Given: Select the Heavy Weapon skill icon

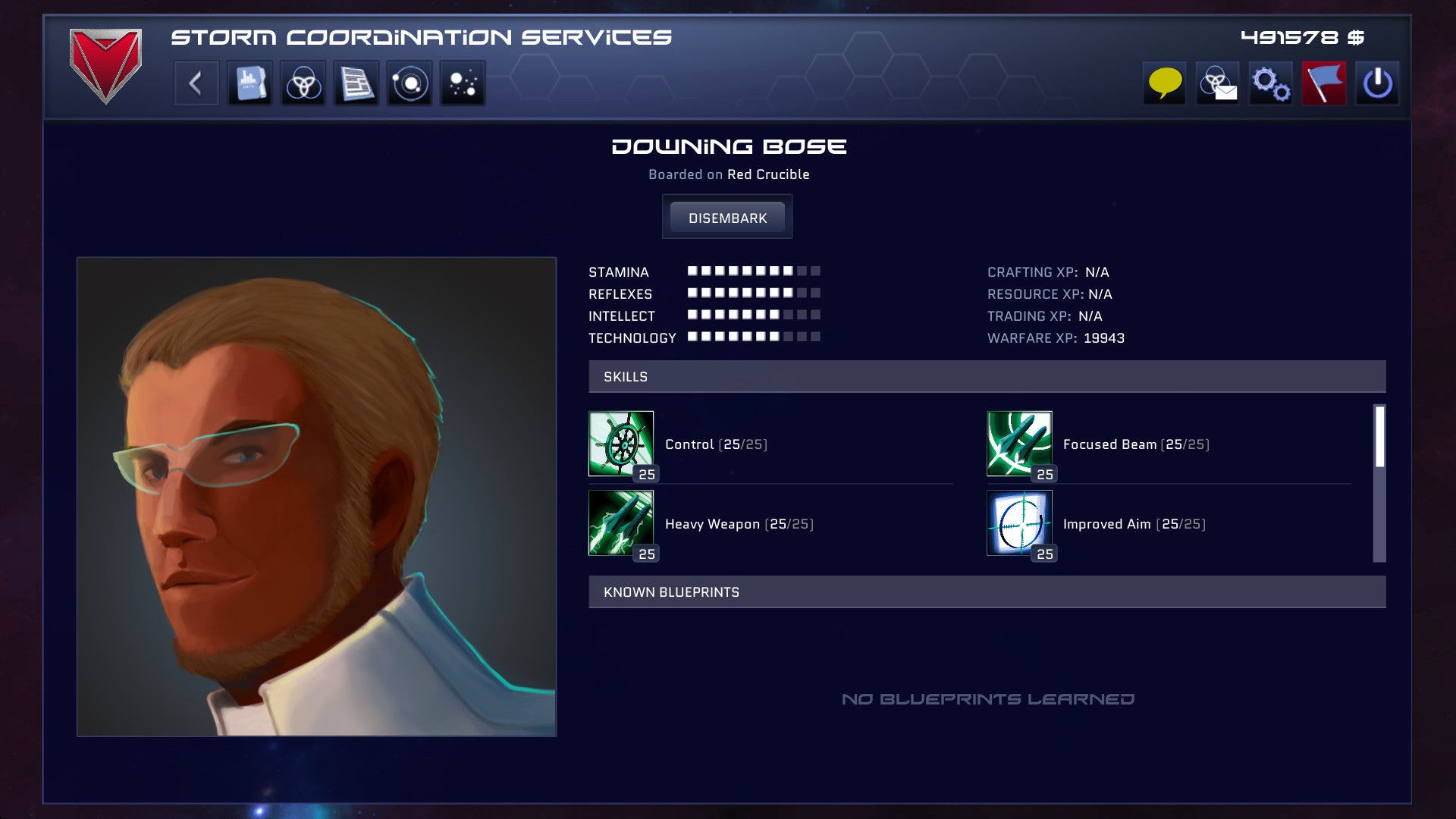Looking at the screenshot, I should point(621,523).
